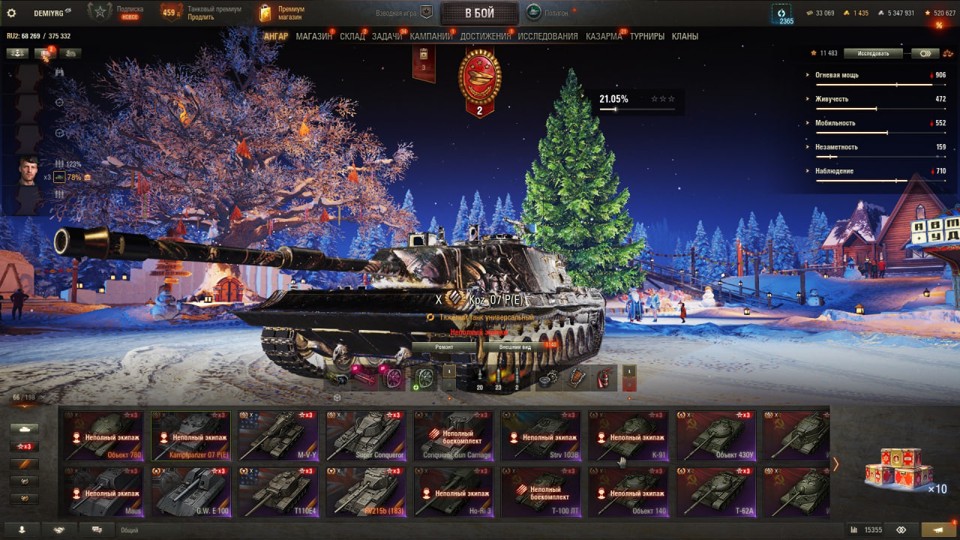960x540 pixels.
Task: Open the ЗАДАЧИ tab
Action: pos(387,36)
